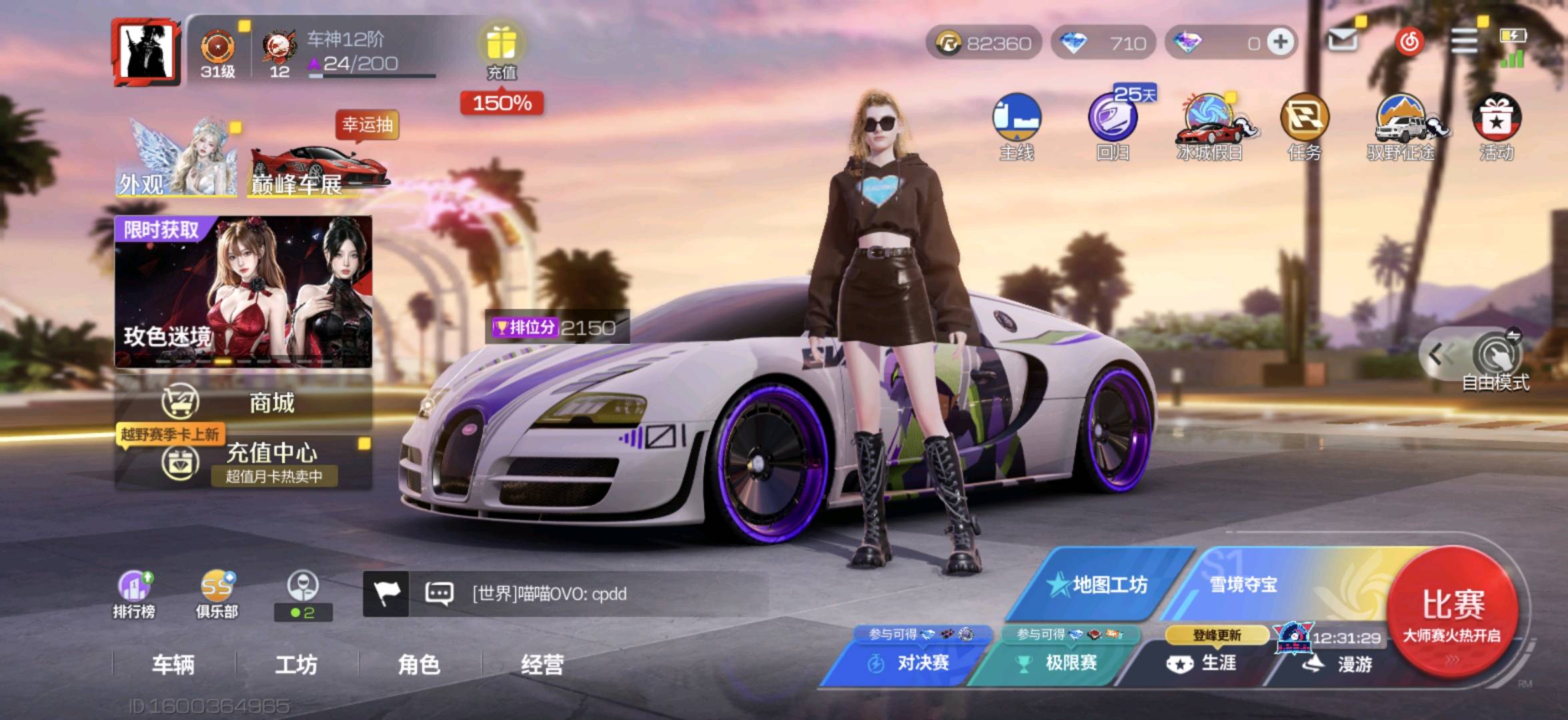The image size is (1568, 720).
Task: Click the world chat message box
Action: 567,593
